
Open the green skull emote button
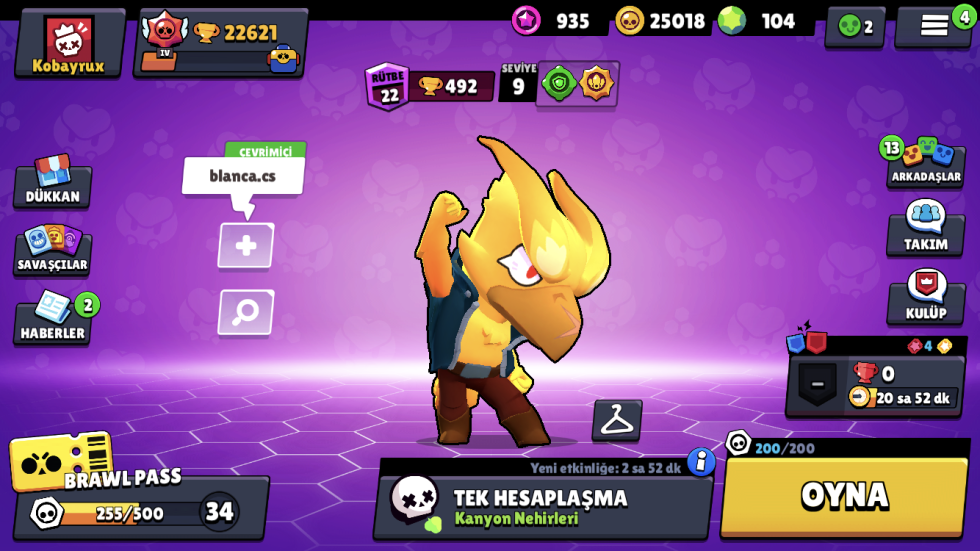coord(854,27)
